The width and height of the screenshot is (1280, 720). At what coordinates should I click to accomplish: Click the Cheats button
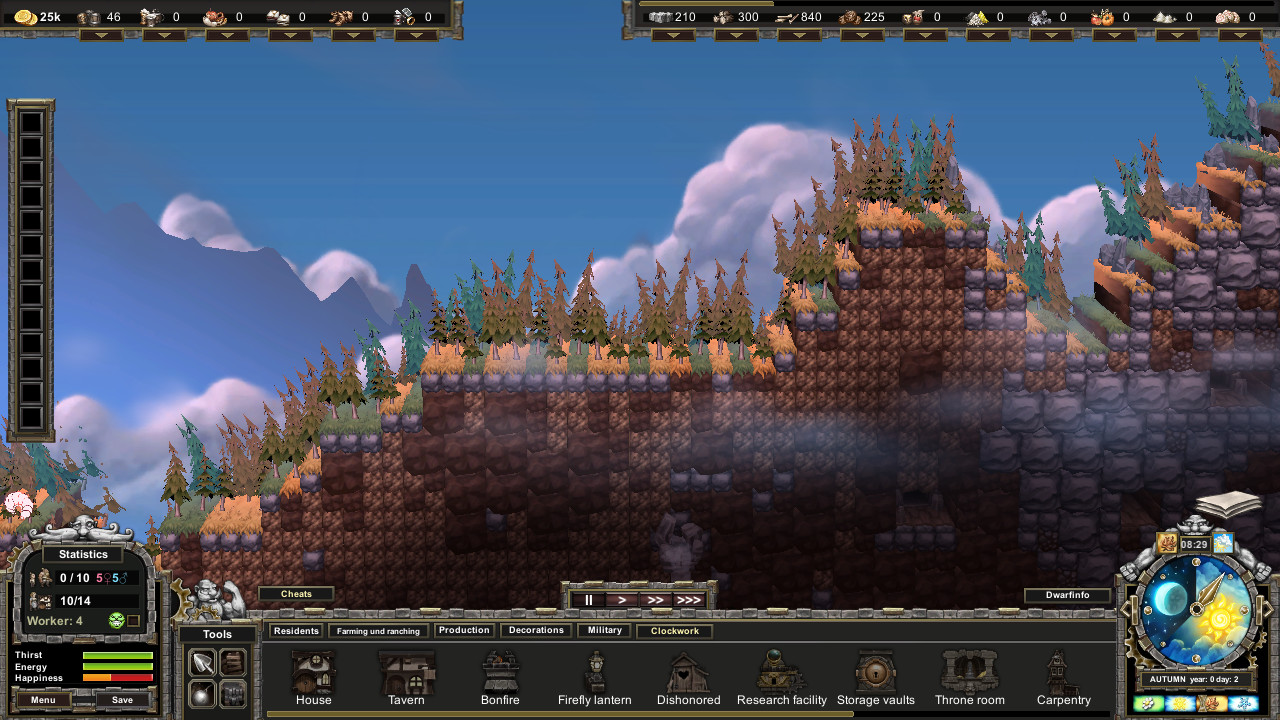pyautogui.click(x=296, y=593)
